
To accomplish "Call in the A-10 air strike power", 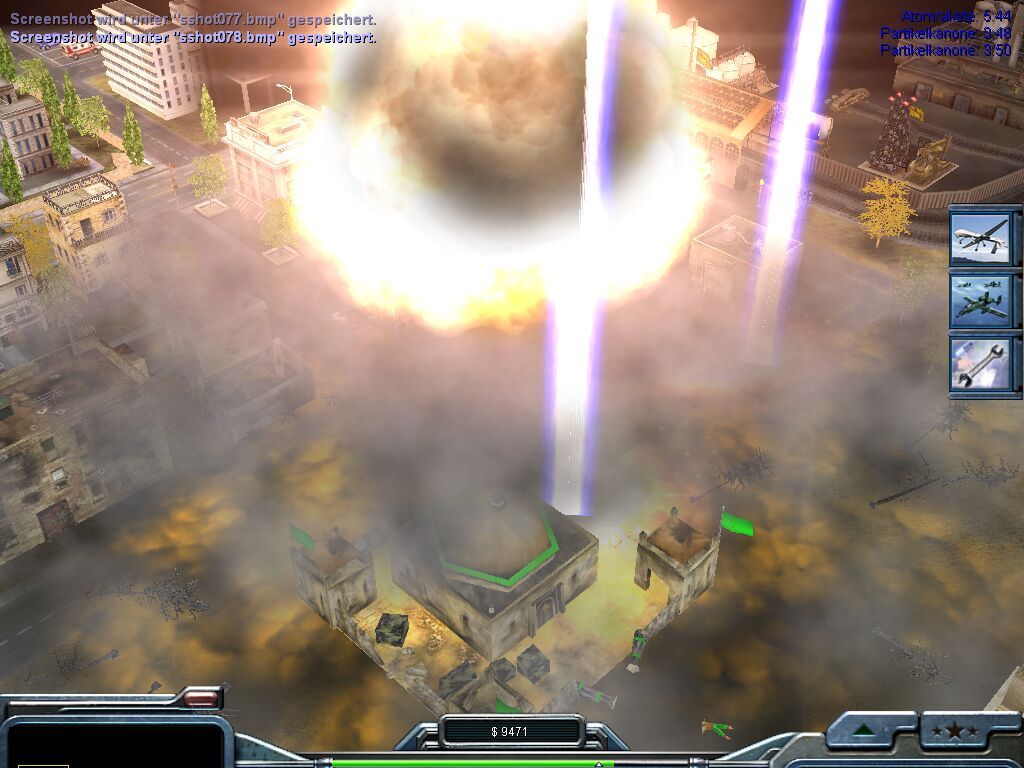I will [983, 300].
